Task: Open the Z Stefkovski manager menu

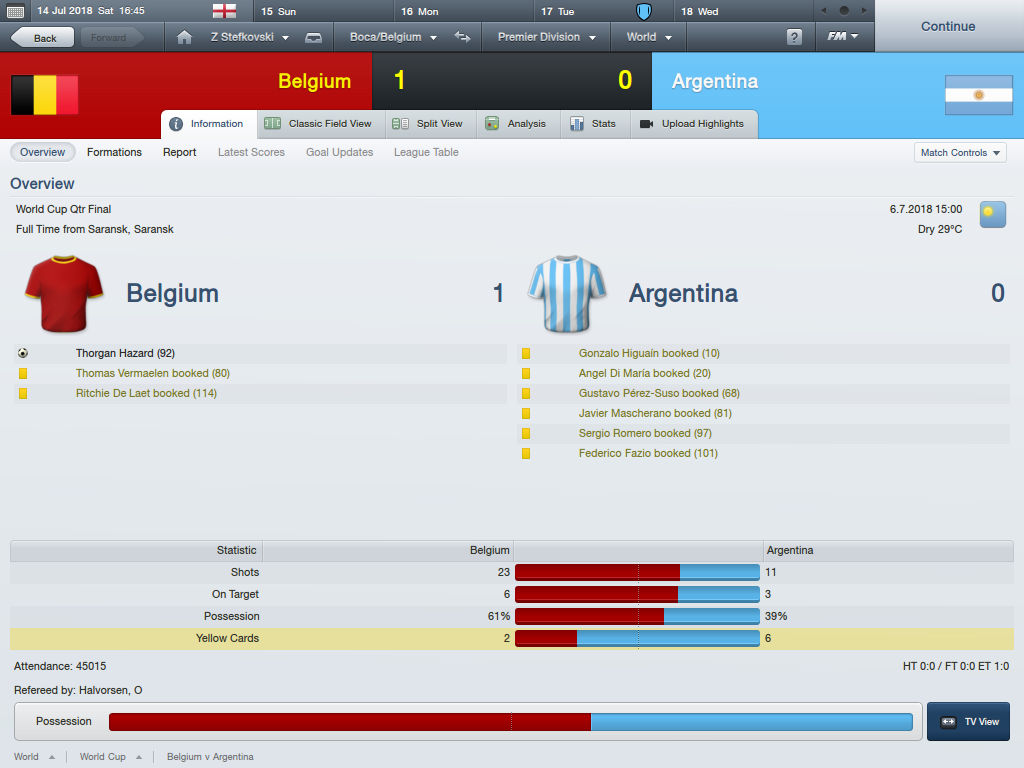Action: 249,38
